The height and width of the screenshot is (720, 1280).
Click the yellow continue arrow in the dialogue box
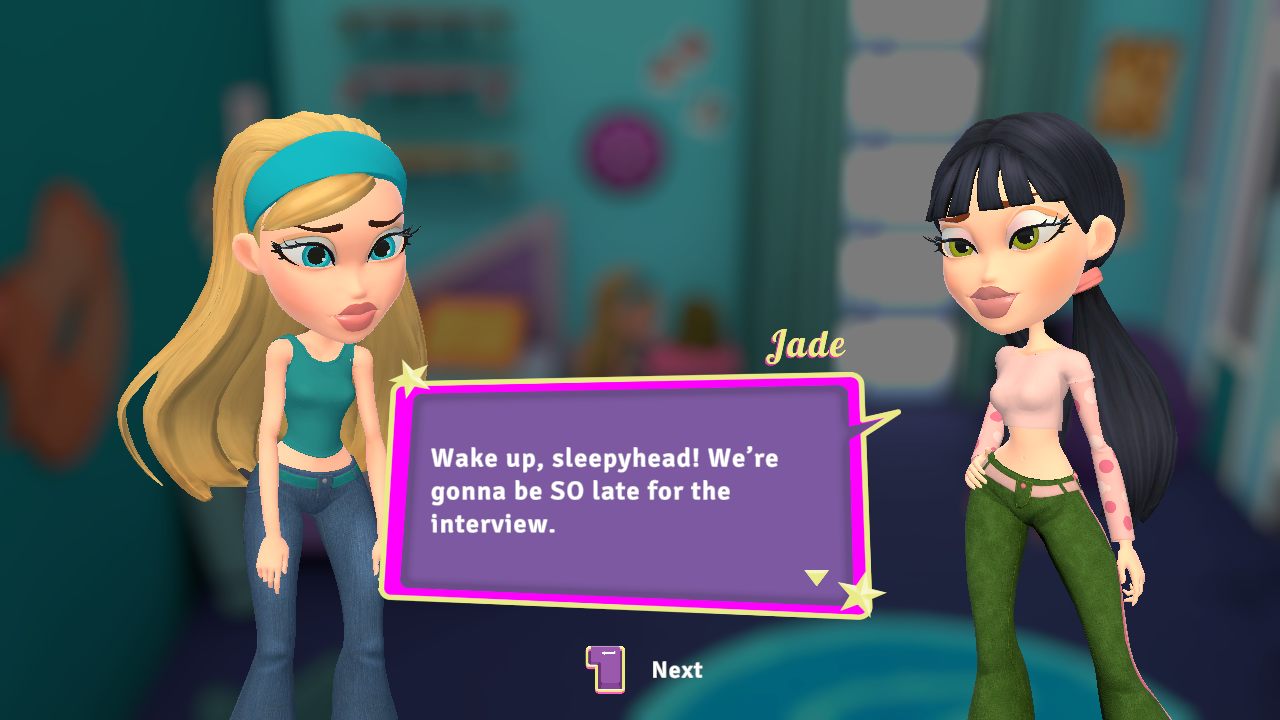[817, 577]
